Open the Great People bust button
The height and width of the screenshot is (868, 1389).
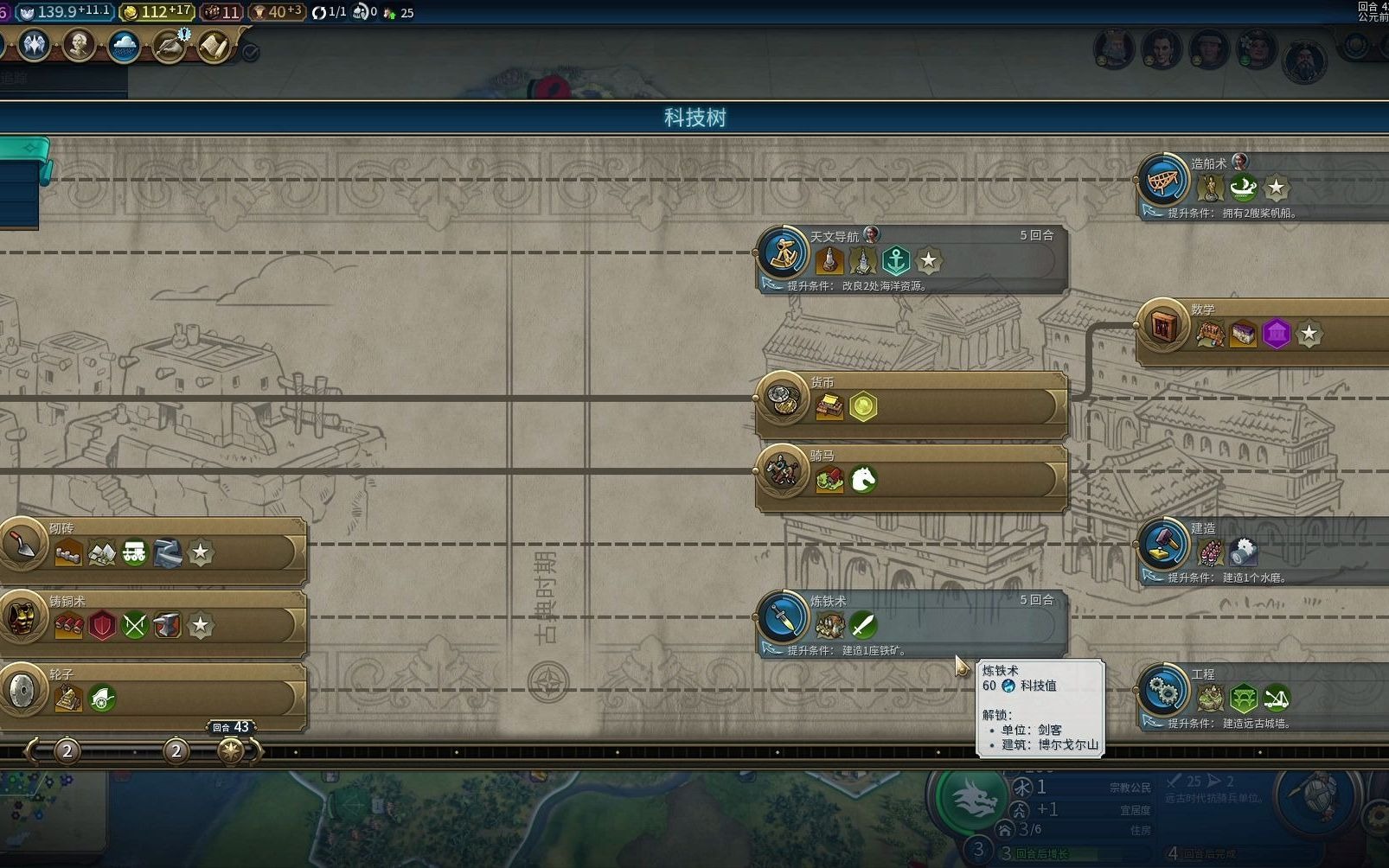(x=79, y=45)
